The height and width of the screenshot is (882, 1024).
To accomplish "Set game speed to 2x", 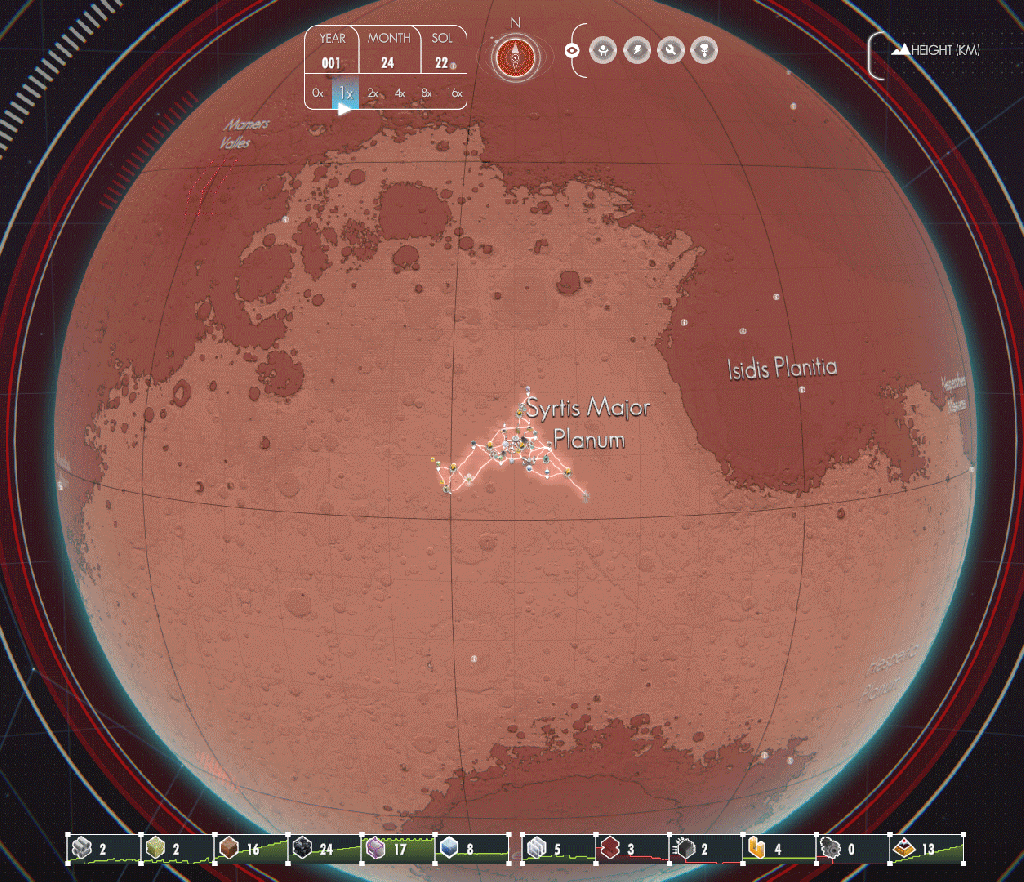I will tap(373, 93).
